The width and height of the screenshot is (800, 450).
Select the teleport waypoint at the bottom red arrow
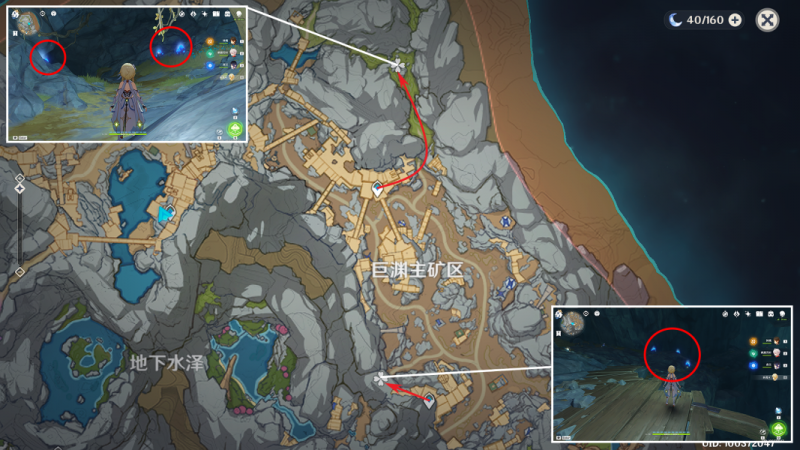tap(429, 401)
